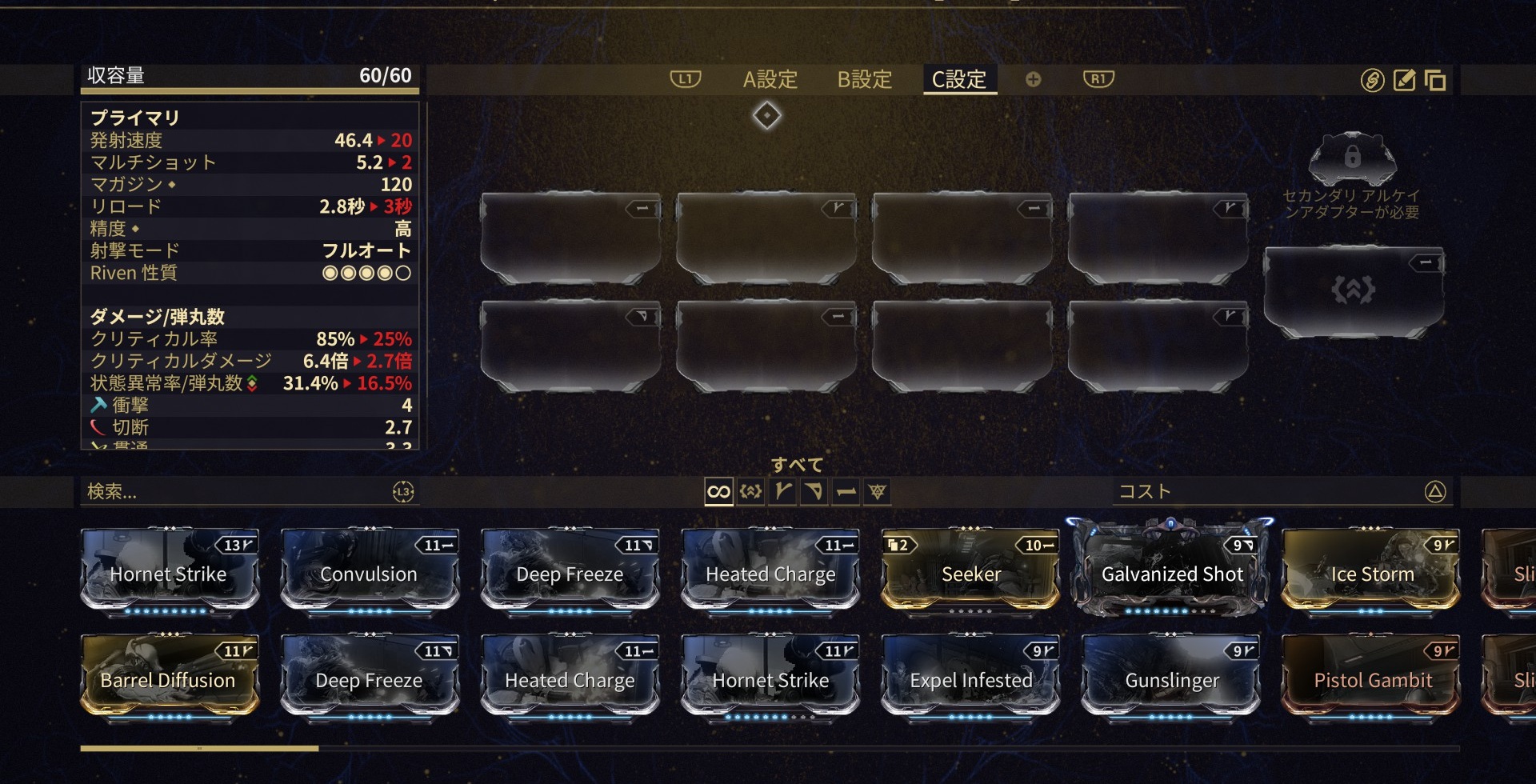The width and height of the screenshot is (1536, 784).
Task: Click the plus to add new config
Action: coord(1033,79)
